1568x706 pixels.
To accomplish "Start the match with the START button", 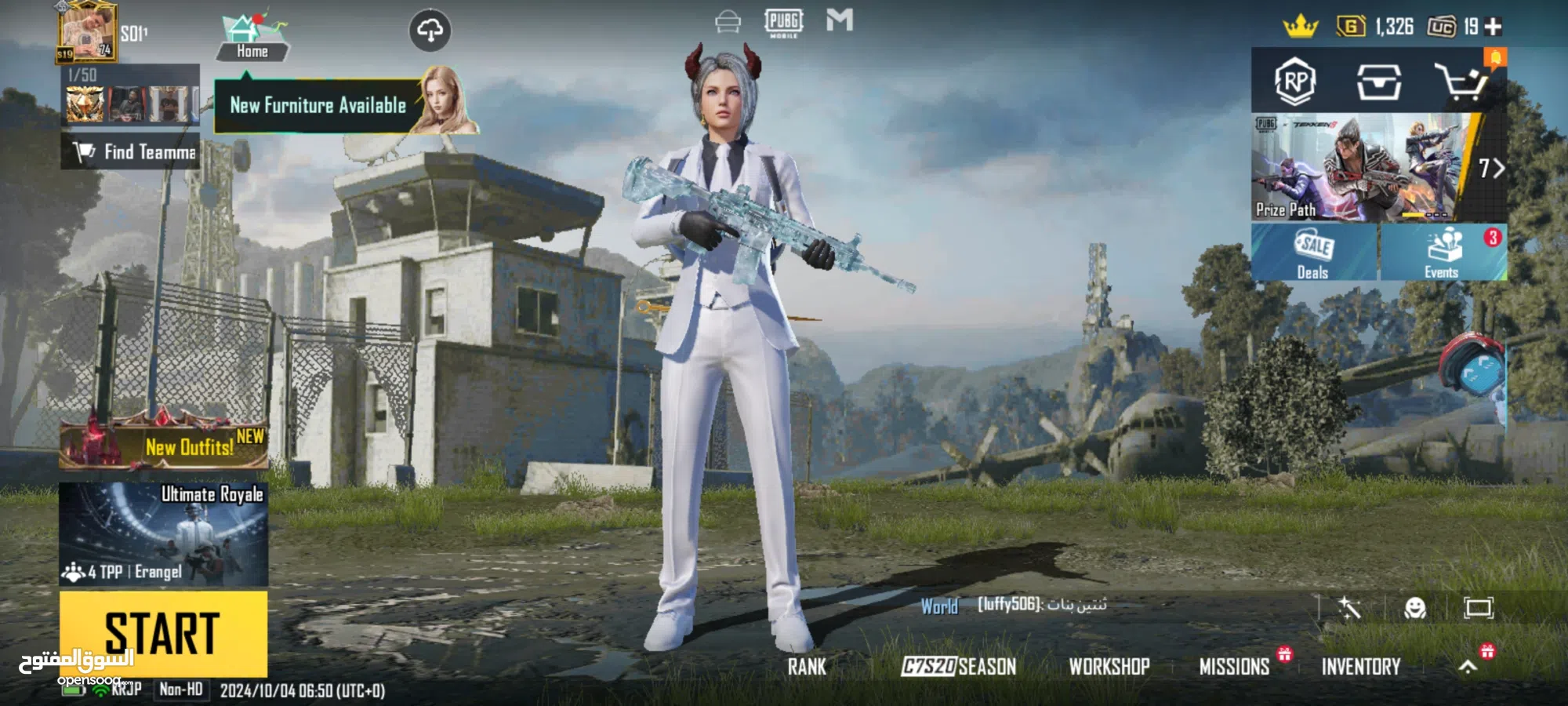I will (163, 633).
